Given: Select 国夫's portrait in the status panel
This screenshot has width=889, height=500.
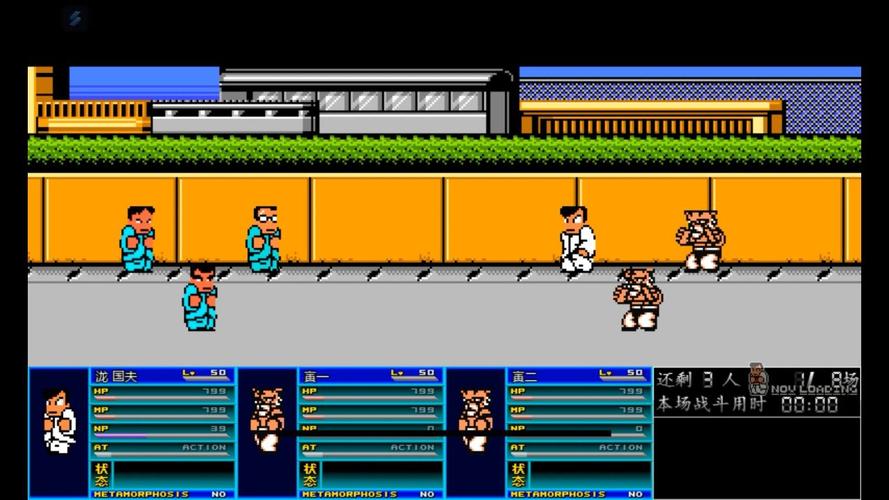Looking at the screenshot, I should pyautogui.click(x=60, y=427).
